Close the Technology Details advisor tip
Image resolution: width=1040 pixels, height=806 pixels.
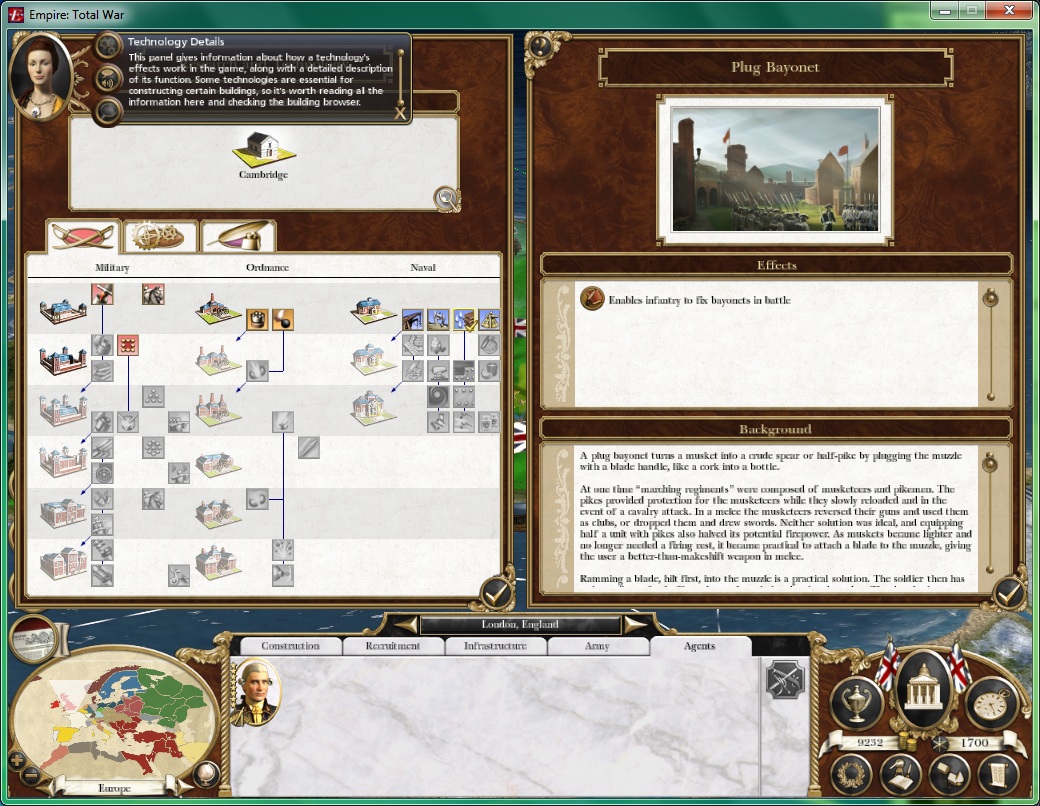pyautogui.click(x=400, y=114)
